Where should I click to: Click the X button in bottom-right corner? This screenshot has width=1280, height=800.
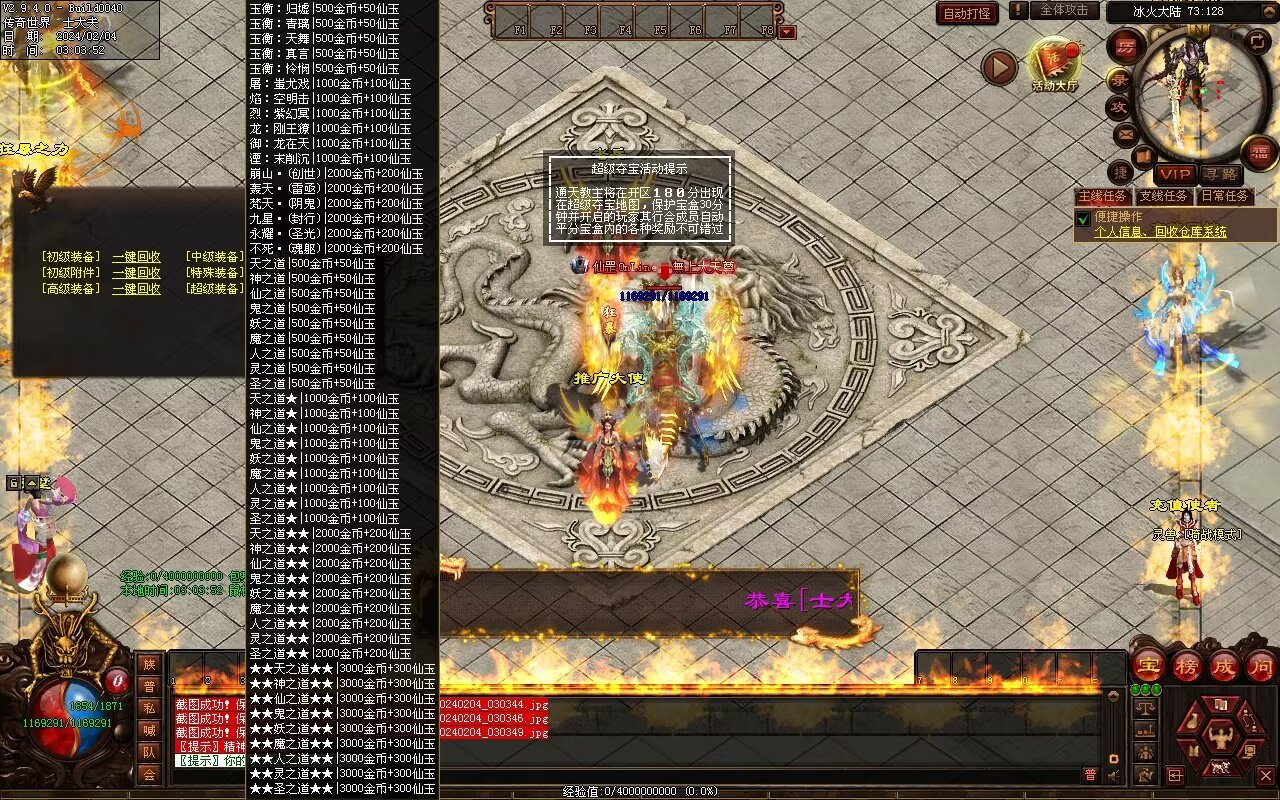[1265, 775]
